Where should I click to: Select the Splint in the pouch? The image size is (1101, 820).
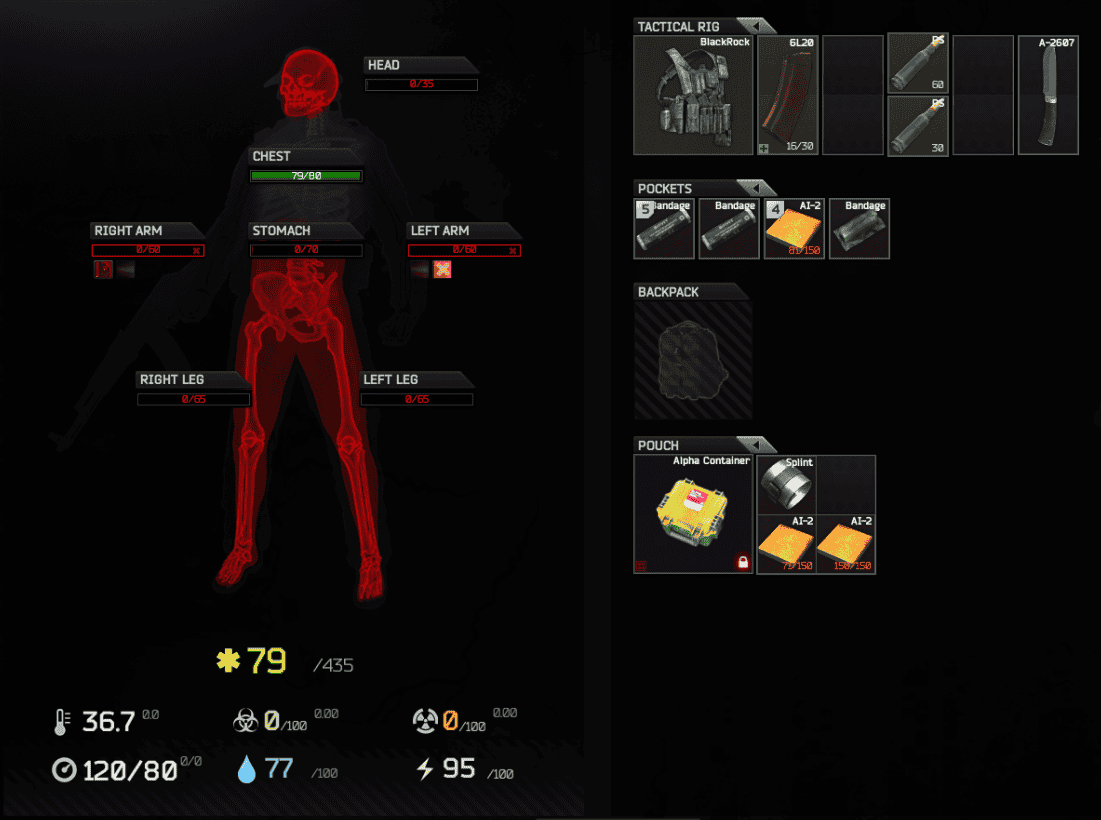point(786,485)
